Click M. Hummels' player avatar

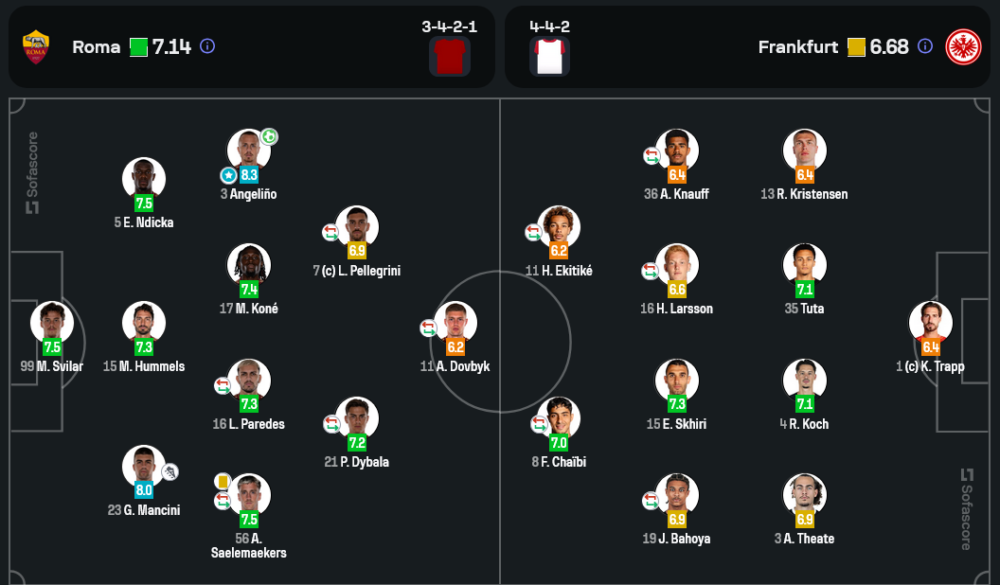[x=144, y=322]
